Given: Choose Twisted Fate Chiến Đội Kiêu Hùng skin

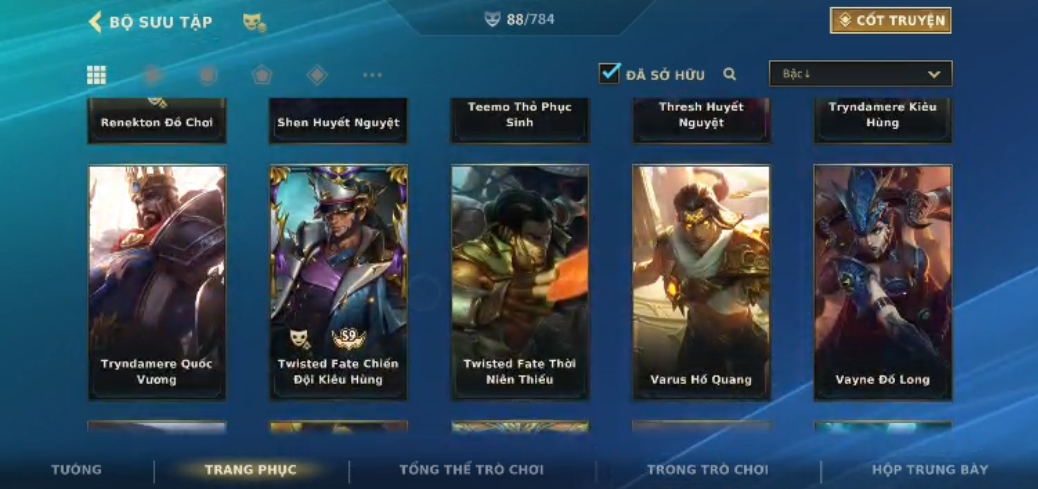Looking at the screenshot, I should 338,282.
